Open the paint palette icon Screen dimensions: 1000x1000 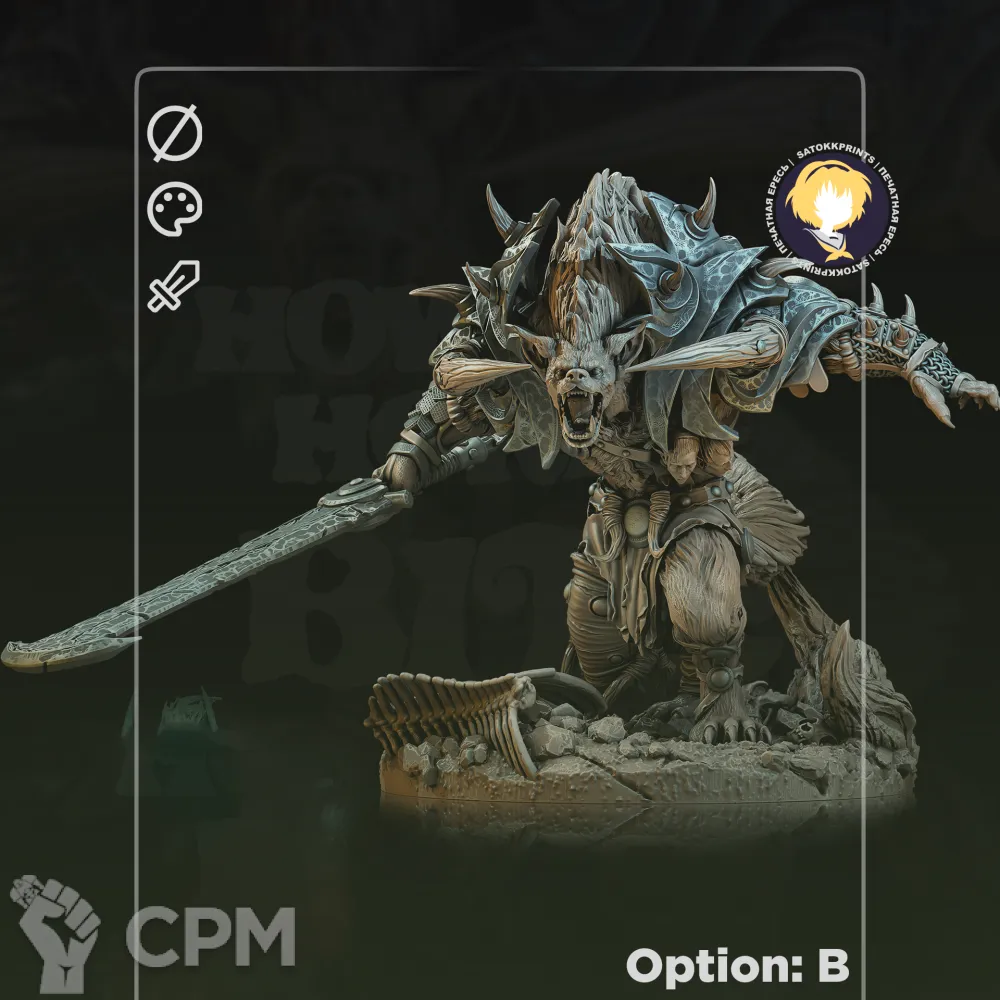point(175,211)
